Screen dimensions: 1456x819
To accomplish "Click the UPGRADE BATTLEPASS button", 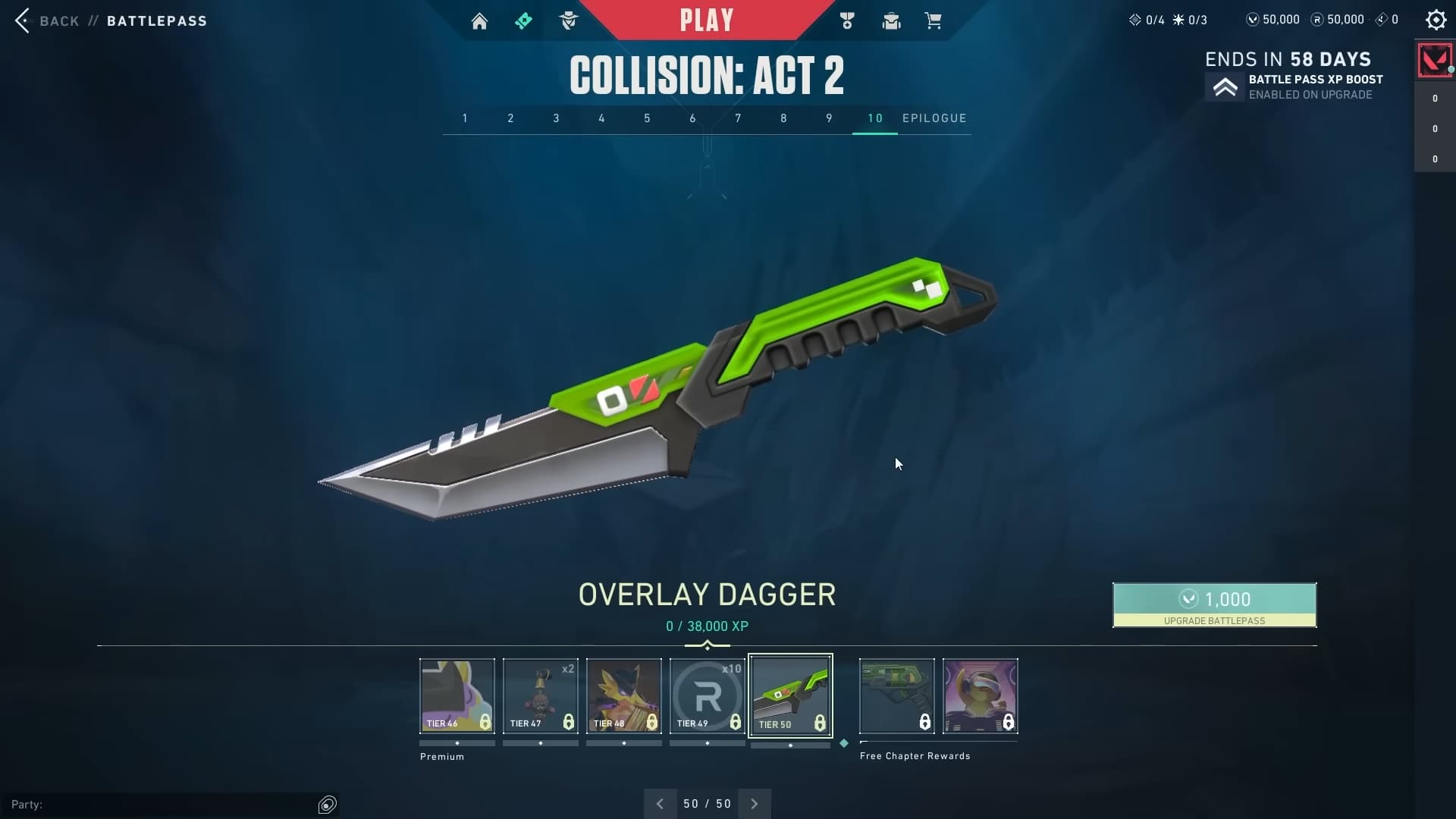I will (x=1214, y=605).
